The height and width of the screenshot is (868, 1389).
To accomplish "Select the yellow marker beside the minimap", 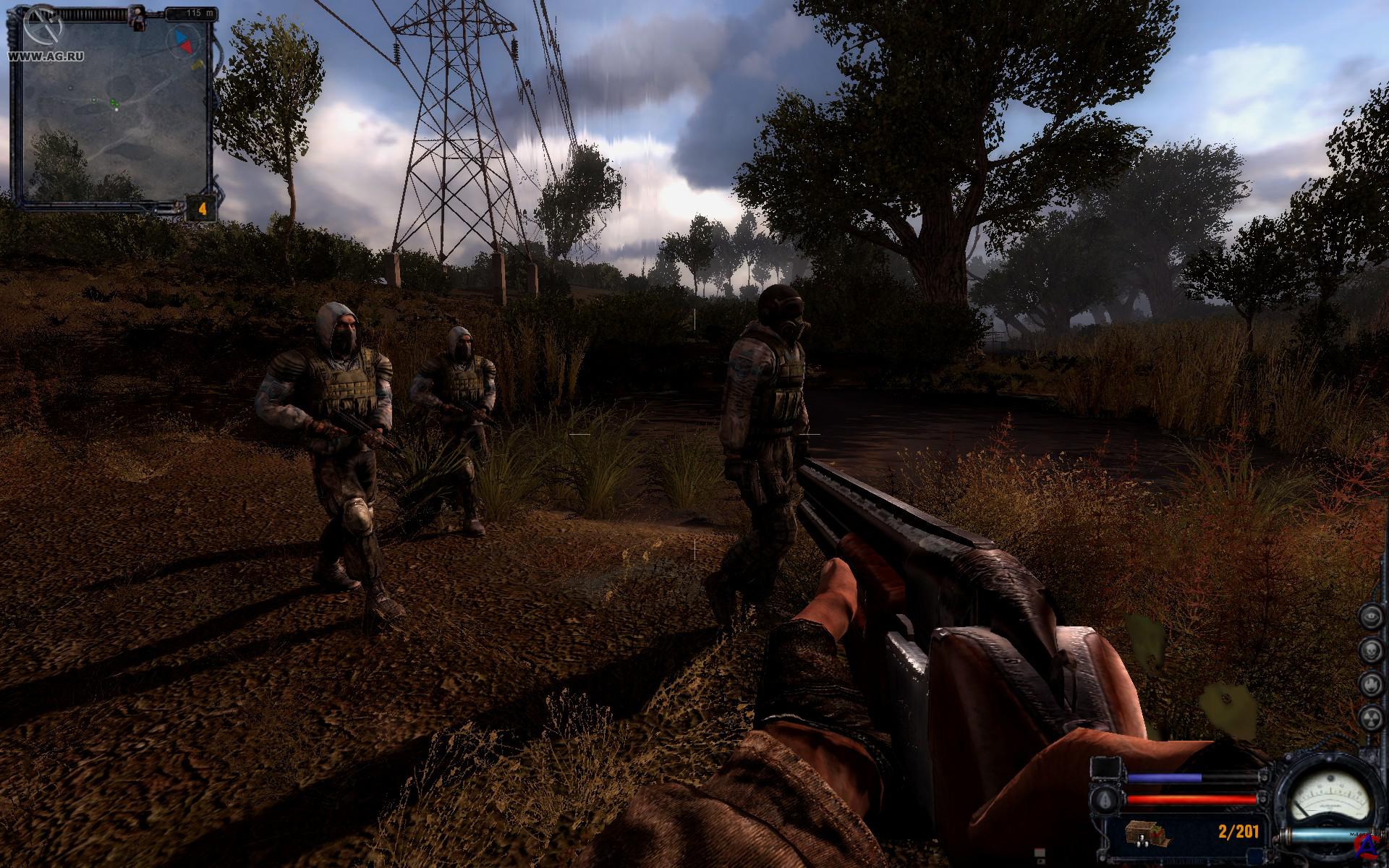I will tap(197, 65).
